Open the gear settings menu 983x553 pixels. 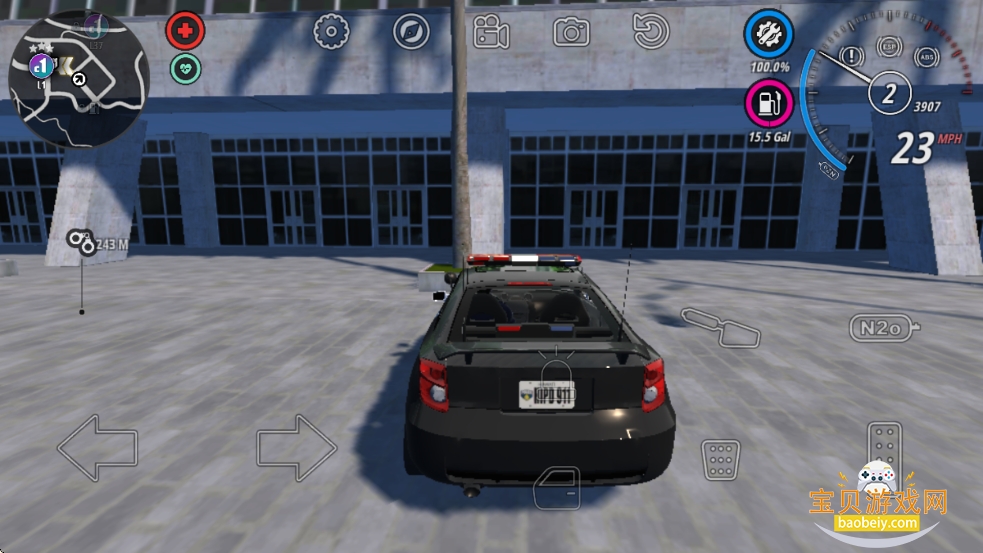(330, 32)
